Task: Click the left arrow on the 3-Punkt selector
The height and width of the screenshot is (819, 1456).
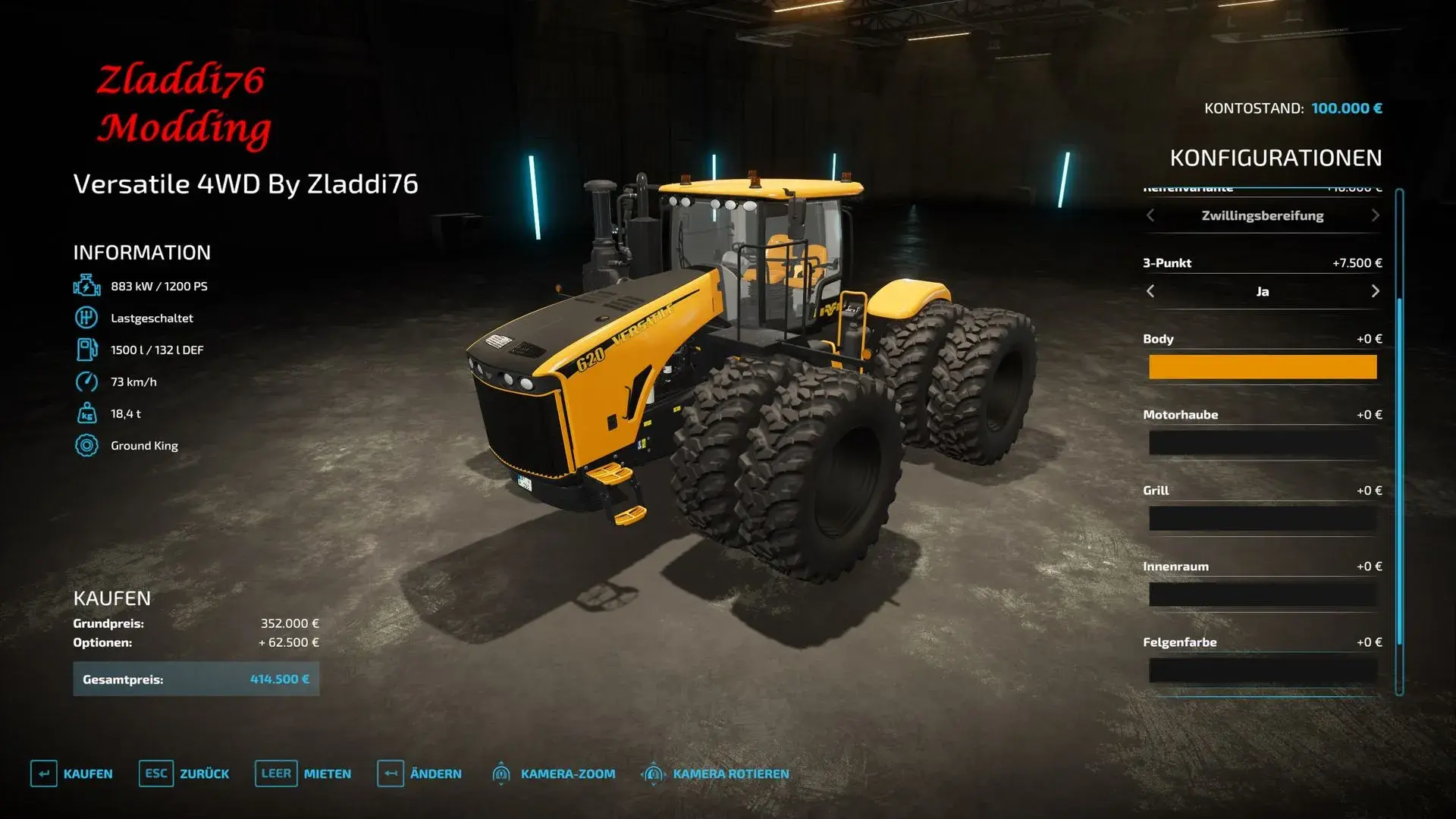Action: [1151, 291]
